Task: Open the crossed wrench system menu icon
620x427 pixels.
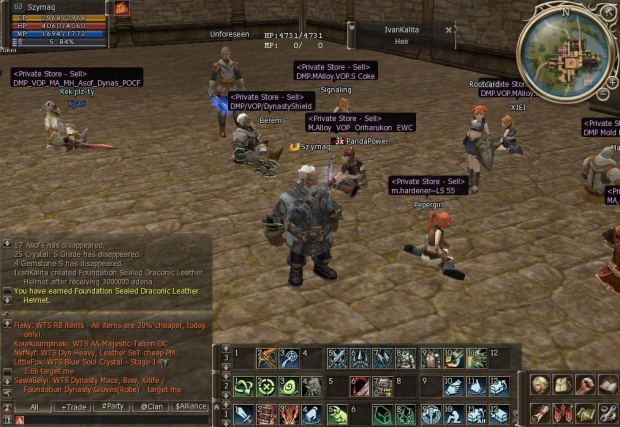Action: 607,412
